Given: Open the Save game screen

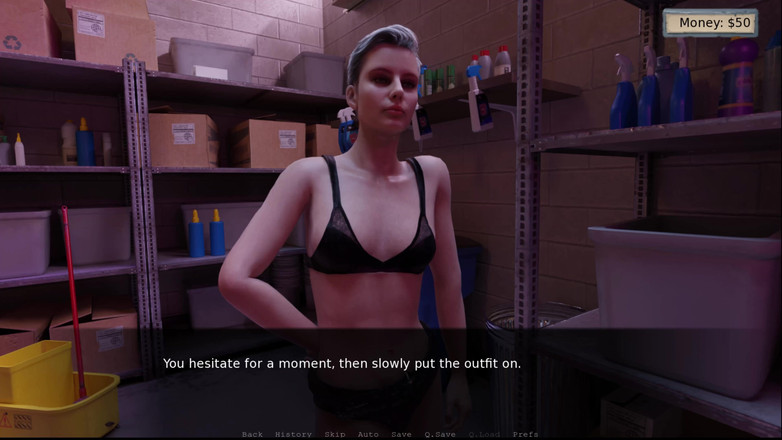Looking at the screenshot, I should tap(401, 434).
